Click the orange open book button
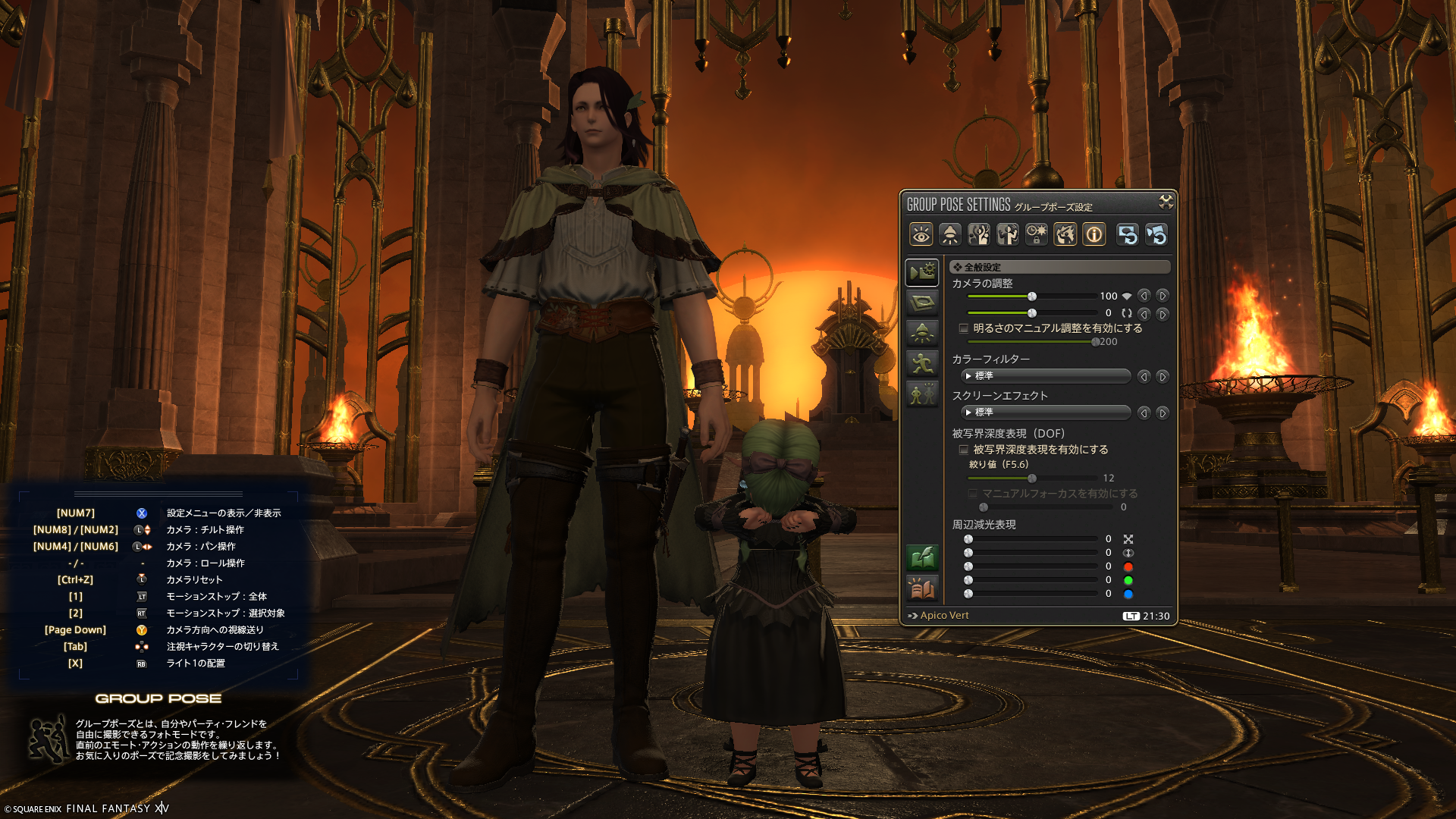Screen dimensions: 1456x819 click(x=922, y=589)
